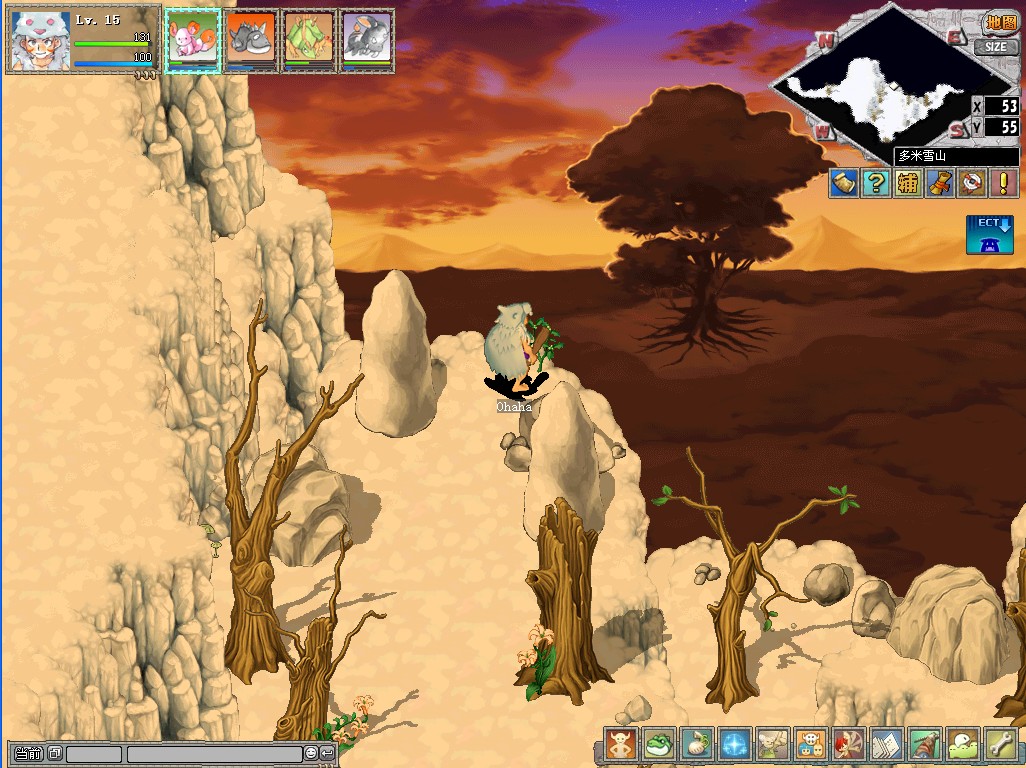Screen dimensions: 1026x768
Task: Click the diamond-shaped minimap
Action: tap(880, 90)
